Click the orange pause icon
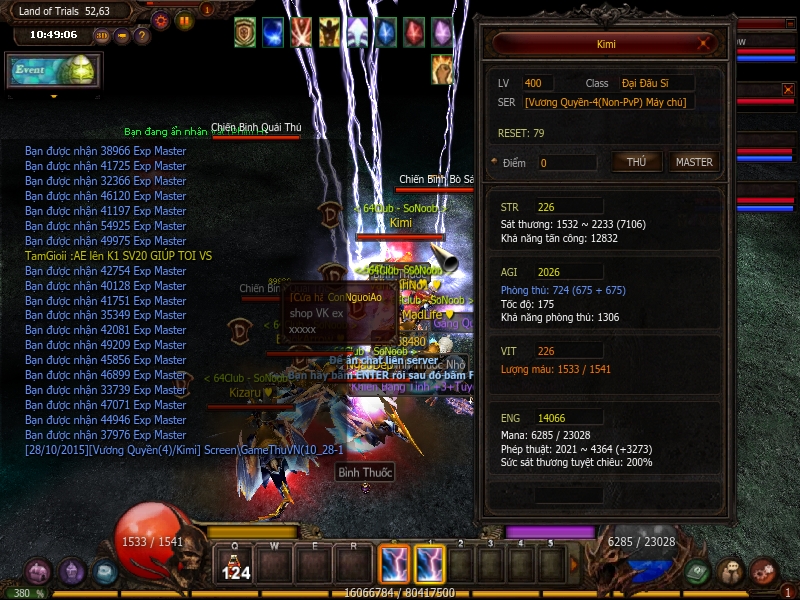The image size is (800, 600). pyautogui.click(x=184, y=19)
